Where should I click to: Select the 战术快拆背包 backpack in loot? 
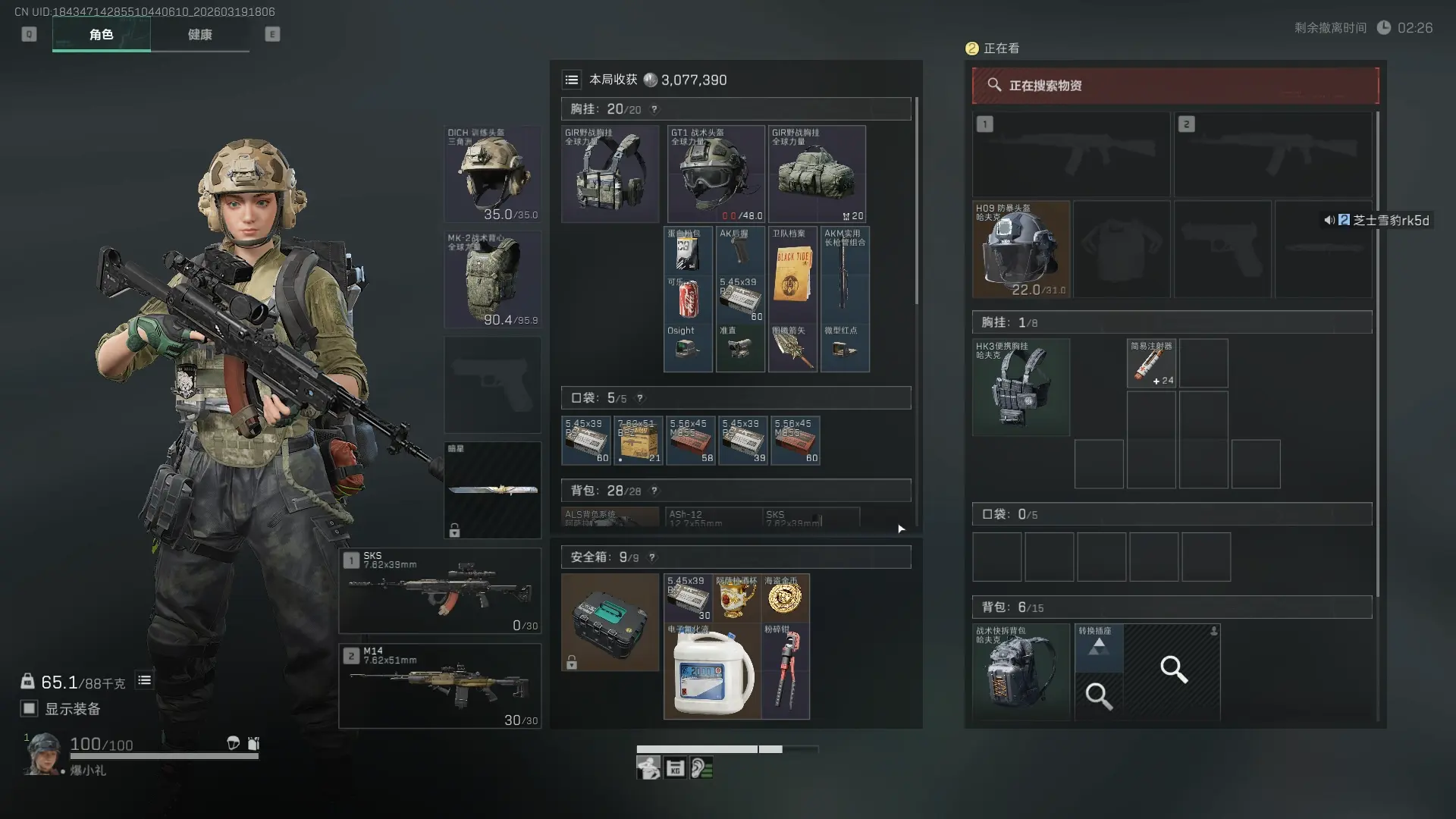[x=1021, y=672]
